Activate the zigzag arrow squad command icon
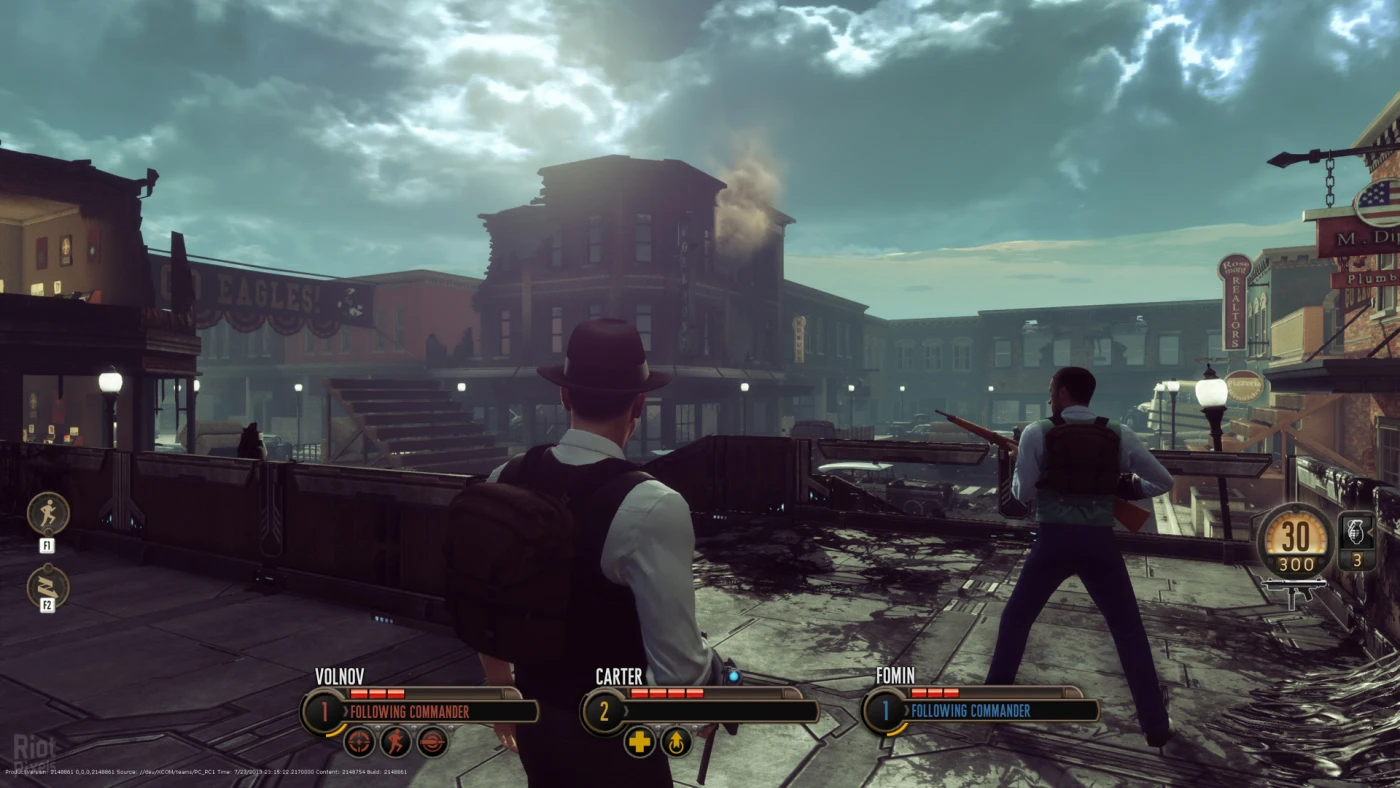This screenshot has height=788, width=1400. (48, 586)
